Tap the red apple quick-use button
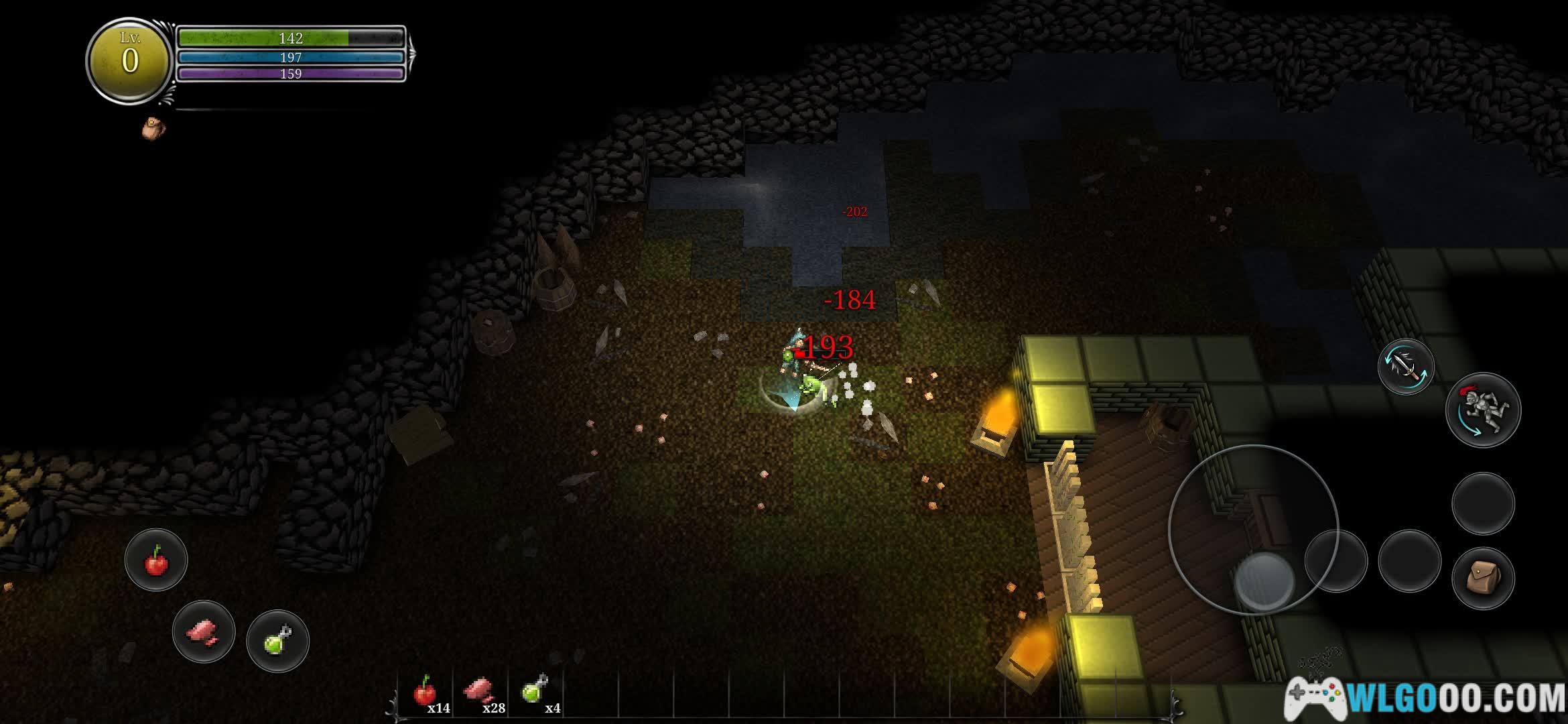The width and height of the screenshot is (1568, 724). pos(156,560)
